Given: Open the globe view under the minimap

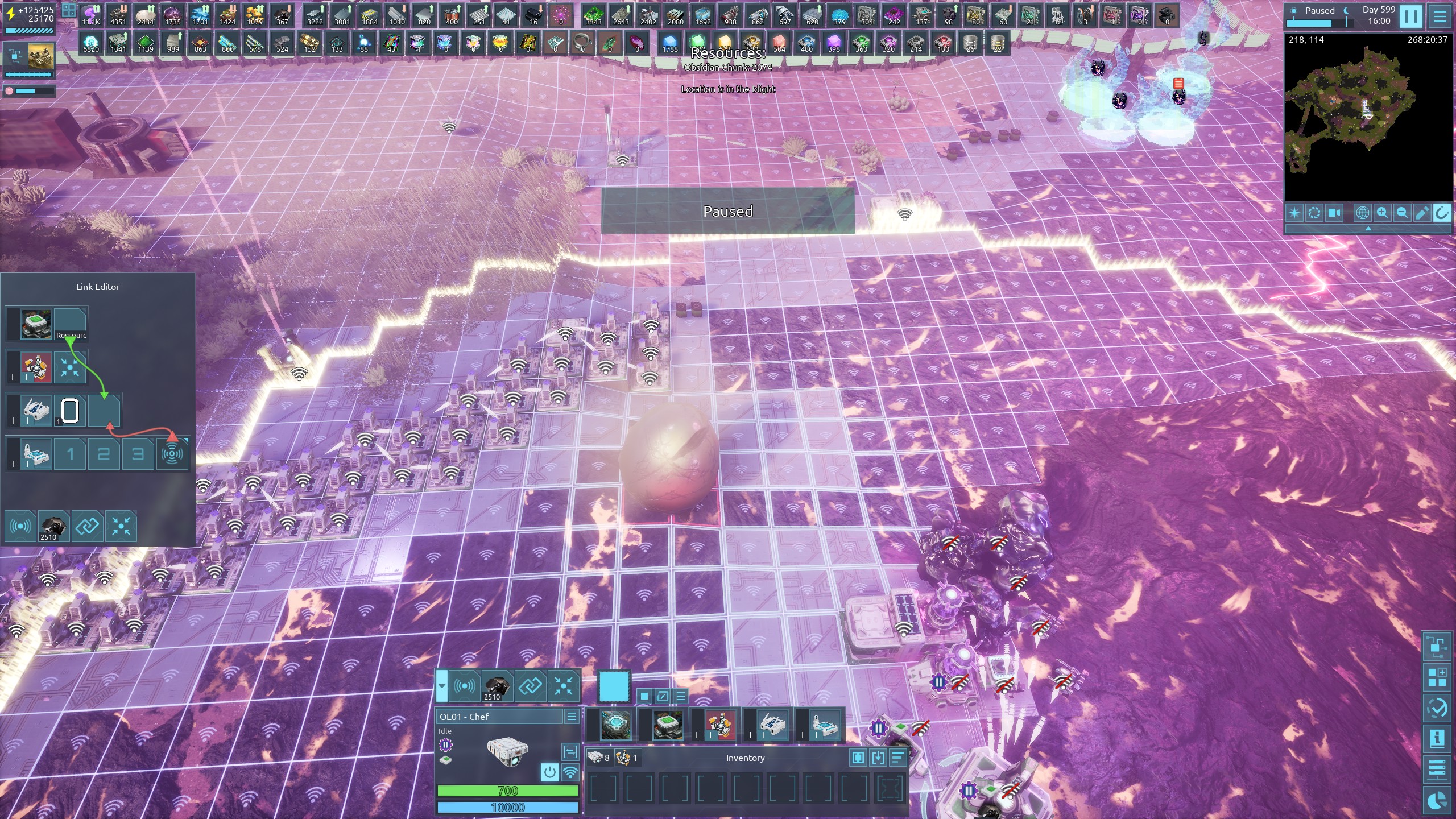Looking at the screenshot, I should point(1362,213).
